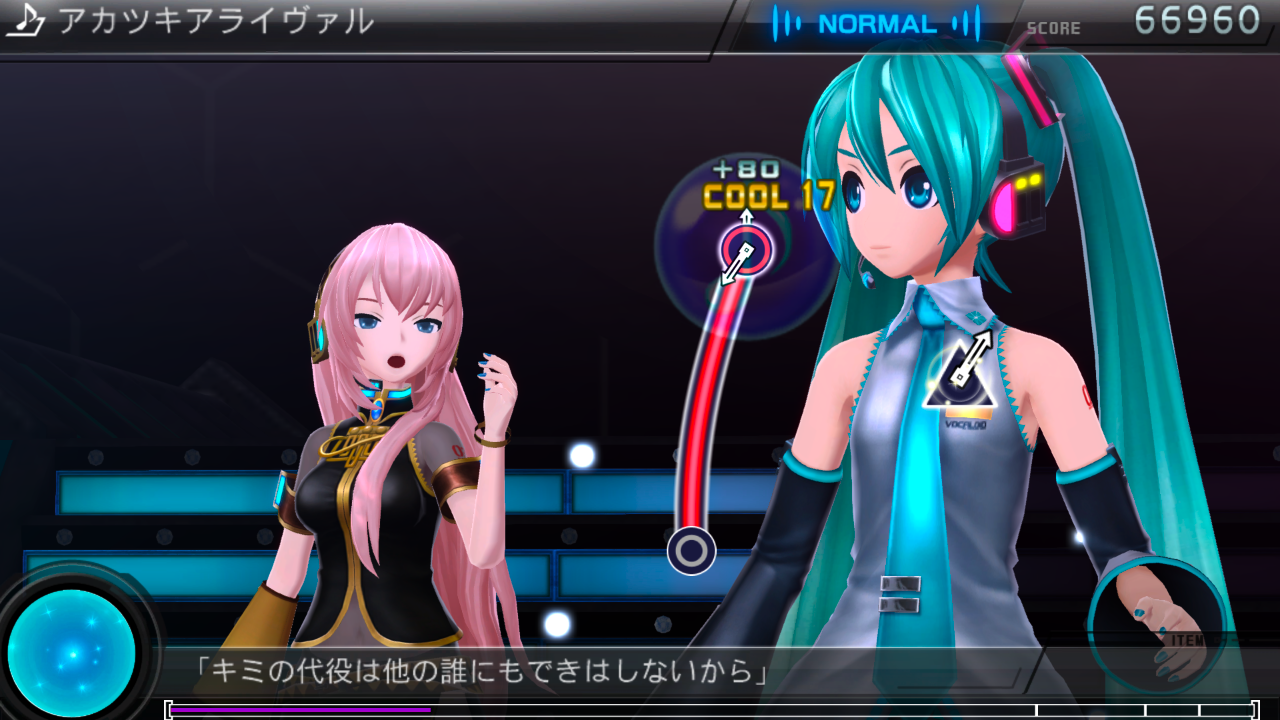Click the ring at the note track's end
Viewport: 1280px width, 720px height.
691,550
